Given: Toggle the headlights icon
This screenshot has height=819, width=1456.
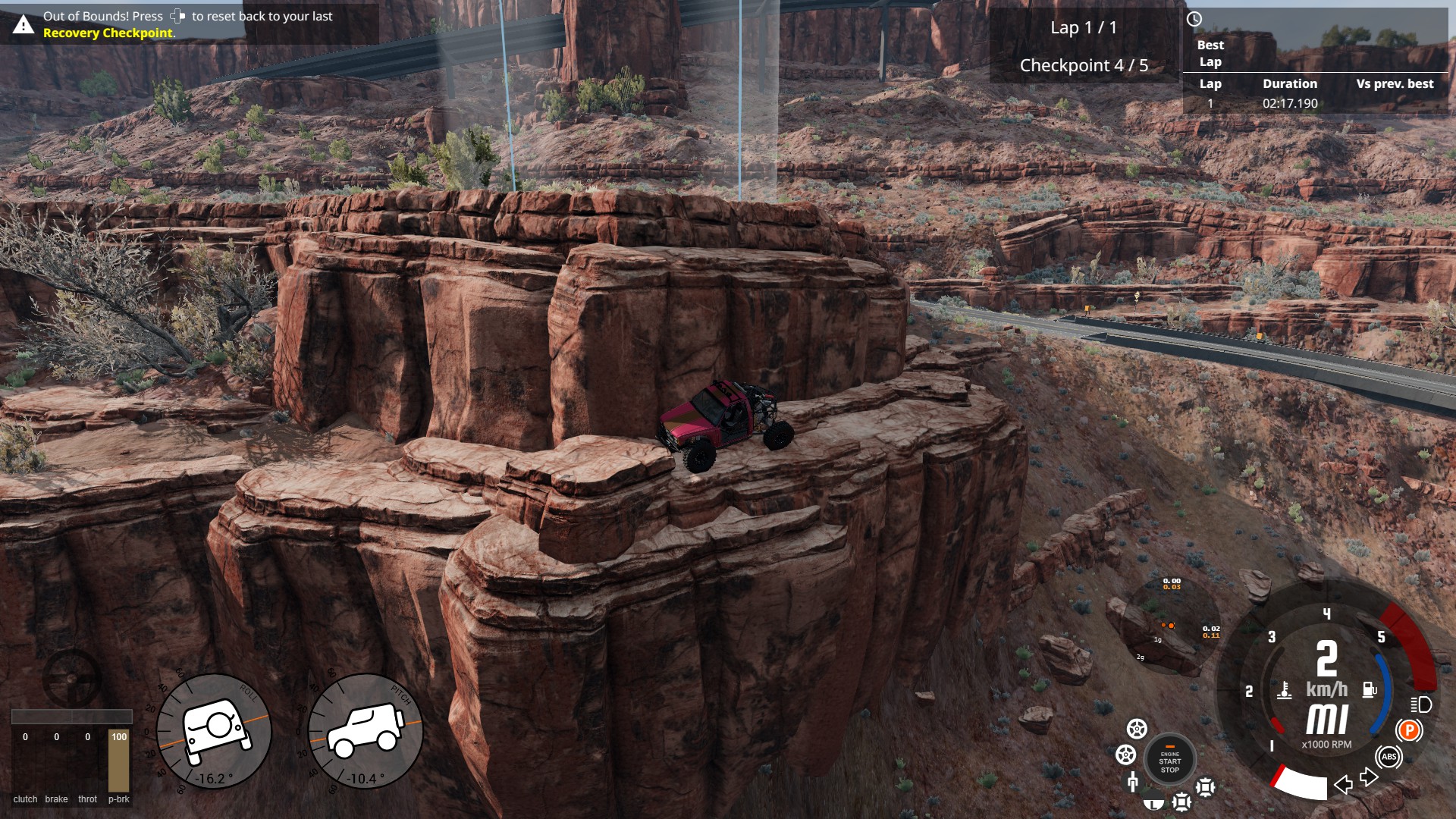Looking at the screenshot, I should (1421, 704).
